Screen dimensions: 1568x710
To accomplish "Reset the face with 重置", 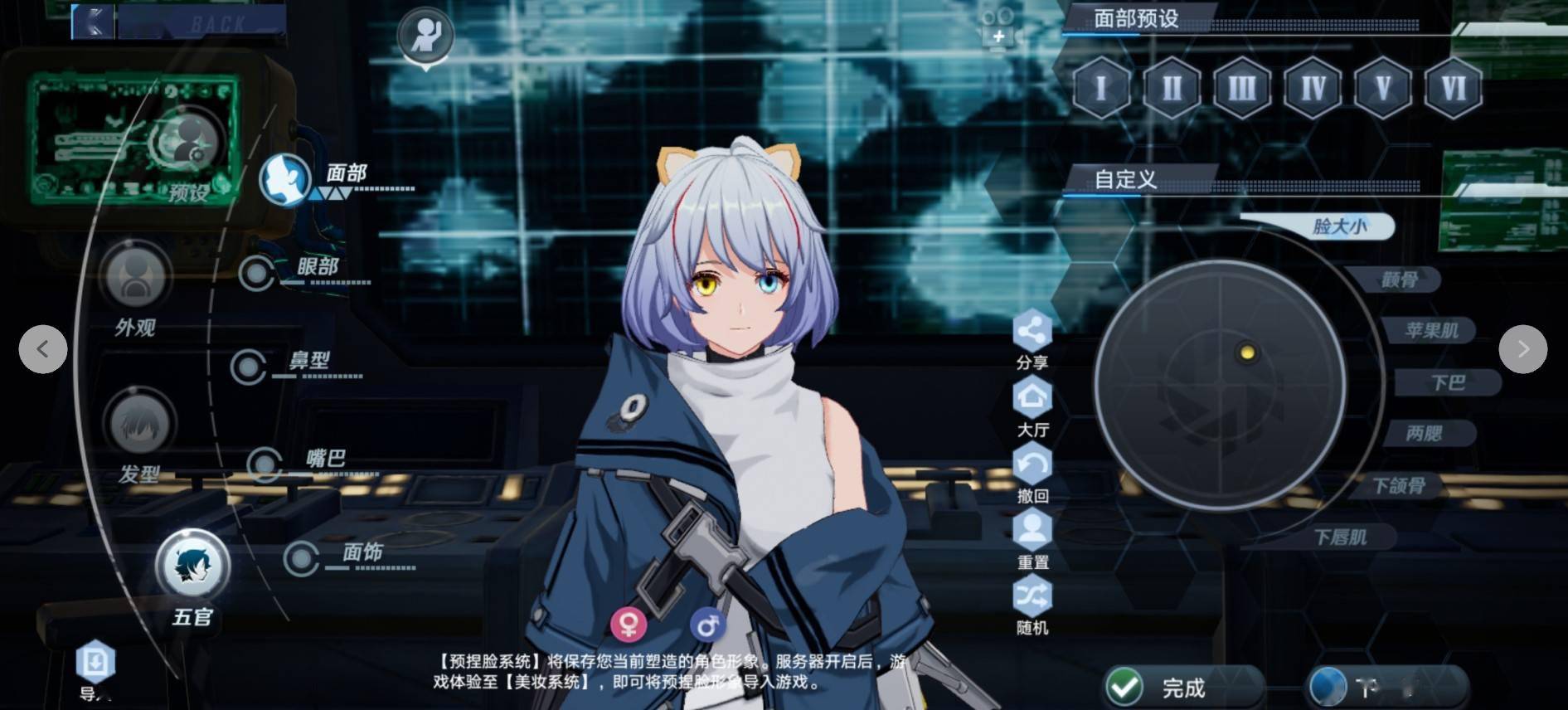I will click(1032, 531).
